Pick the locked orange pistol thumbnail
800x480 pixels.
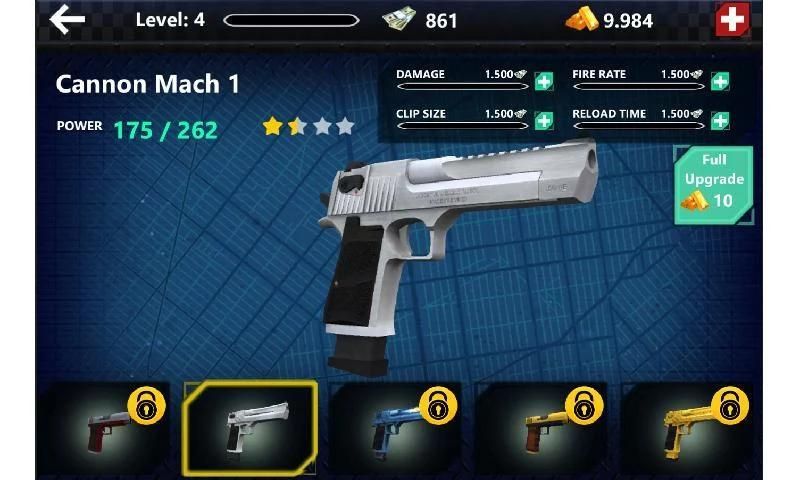click(x=541, y=427)
